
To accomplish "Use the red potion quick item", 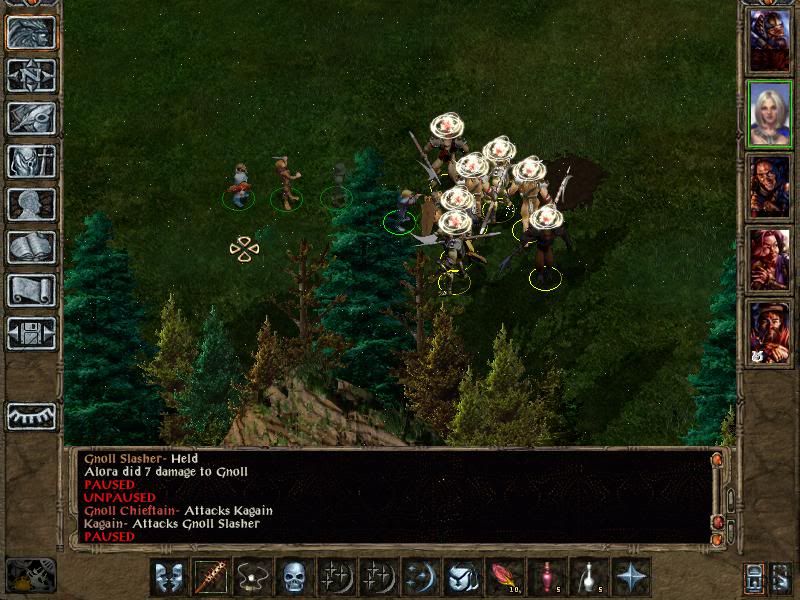I will (x=546, y=577).
